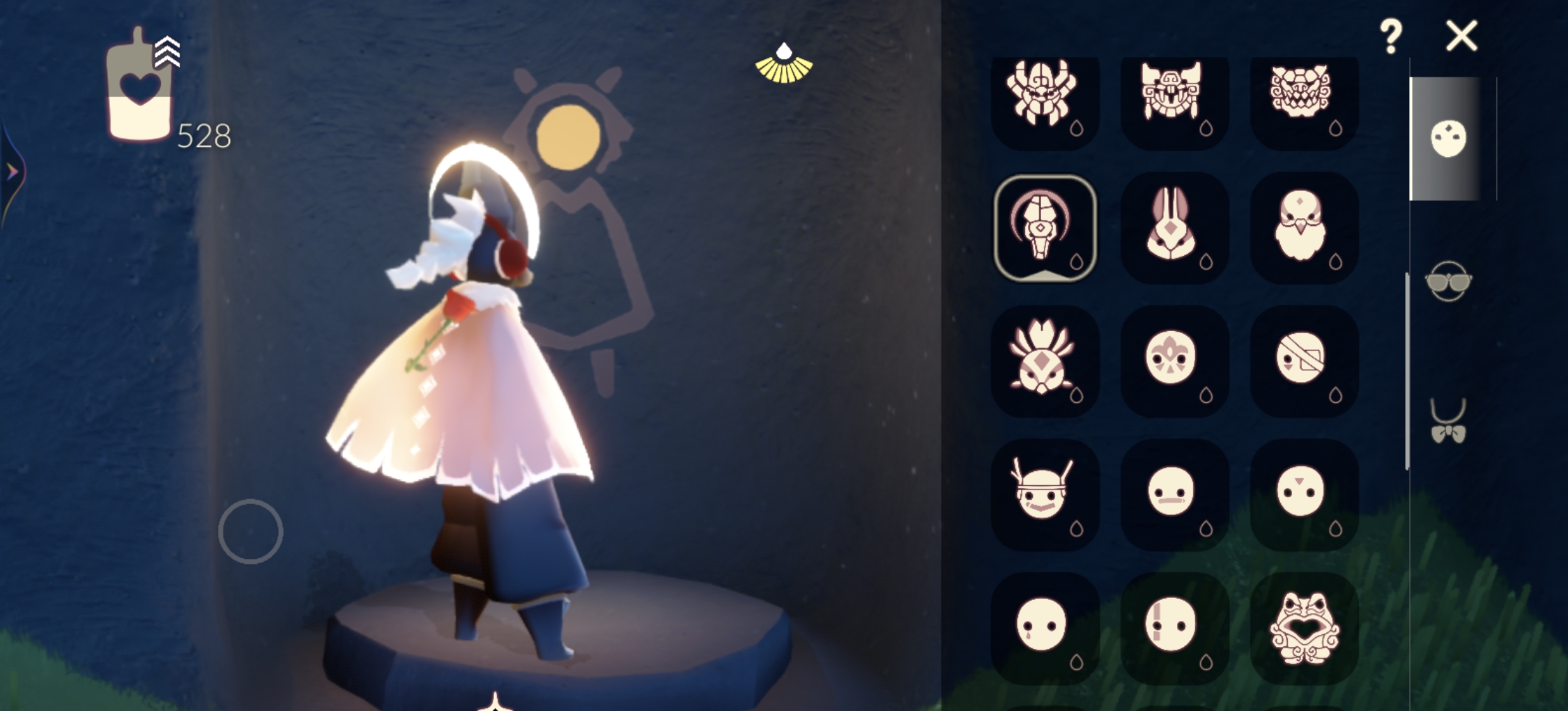Choose the fanged demon beast mask
This screenshot has height=711, width=1568.
[1302, 95]
